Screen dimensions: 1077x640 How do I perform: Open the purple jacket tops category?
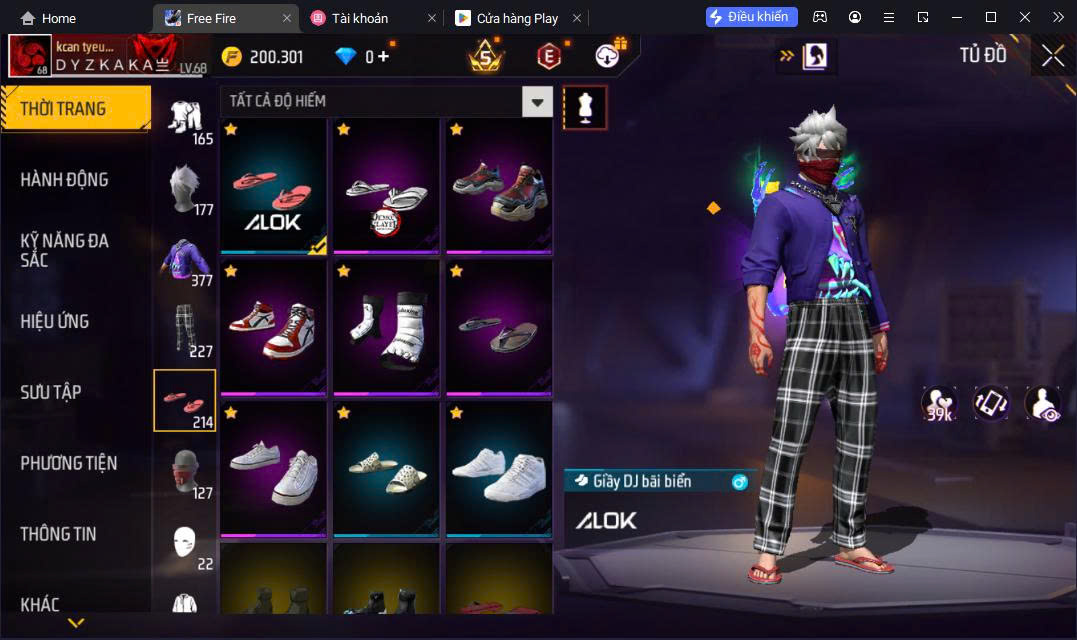[184, 260]
